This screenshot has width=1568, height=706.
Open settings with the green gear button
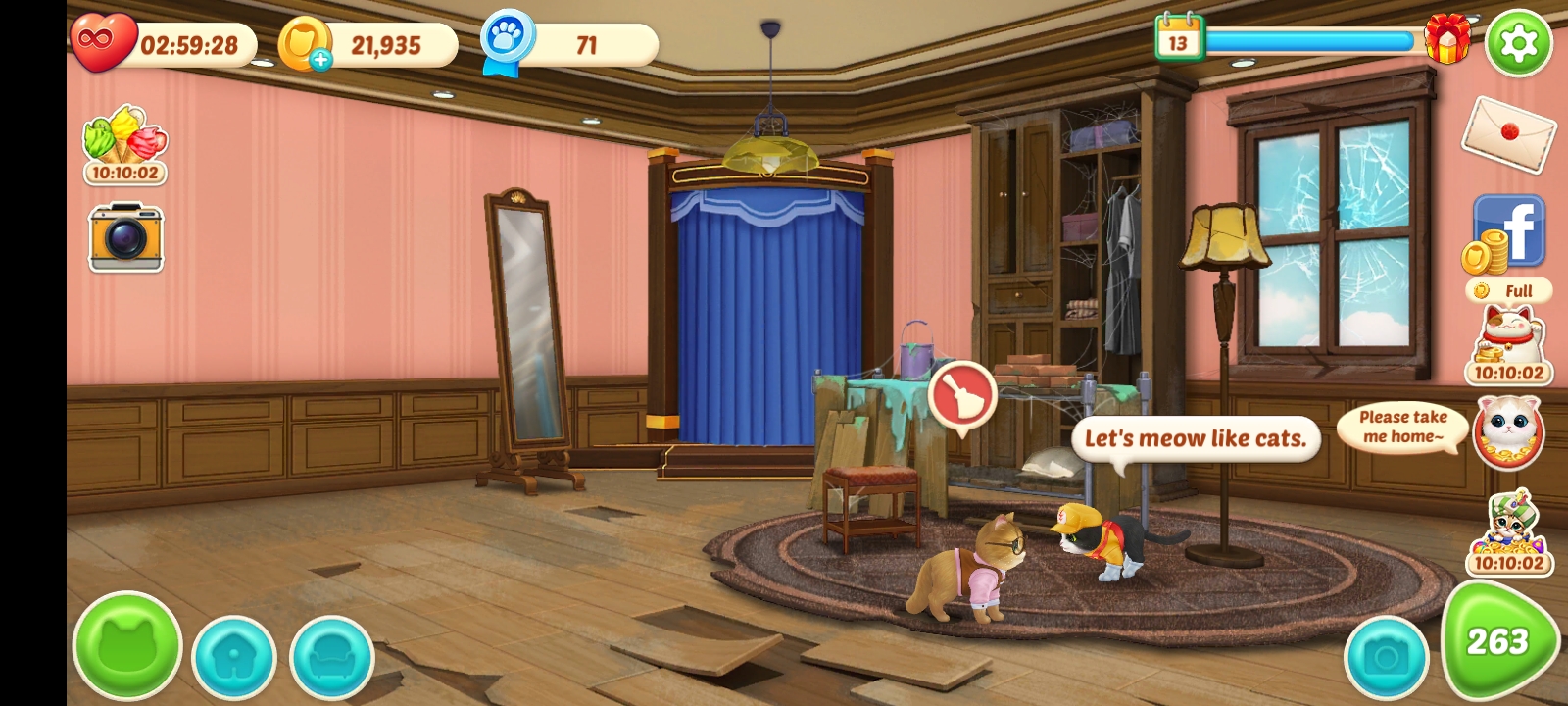[x=1518, y=42]
